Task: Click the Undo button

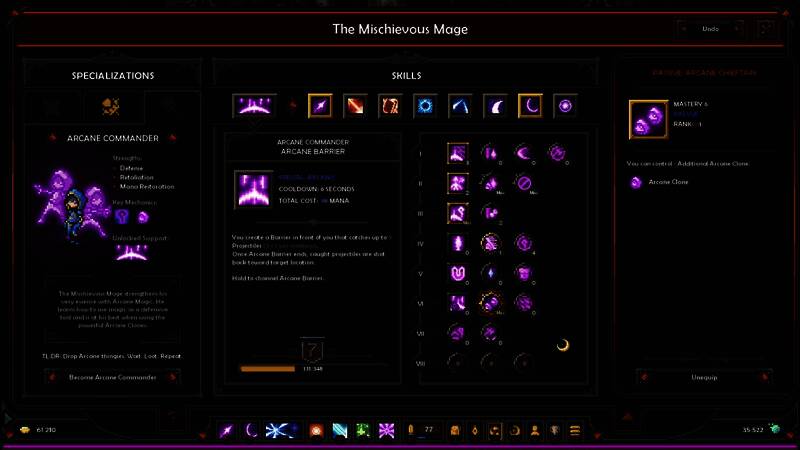Action: click(711, 29)
